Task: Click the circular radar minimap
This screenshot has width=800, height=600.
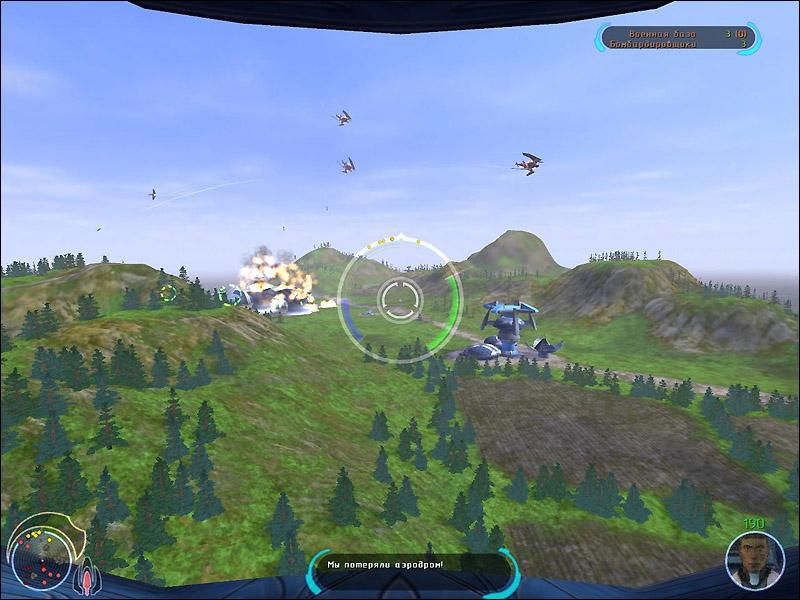Action: [40, 552]
